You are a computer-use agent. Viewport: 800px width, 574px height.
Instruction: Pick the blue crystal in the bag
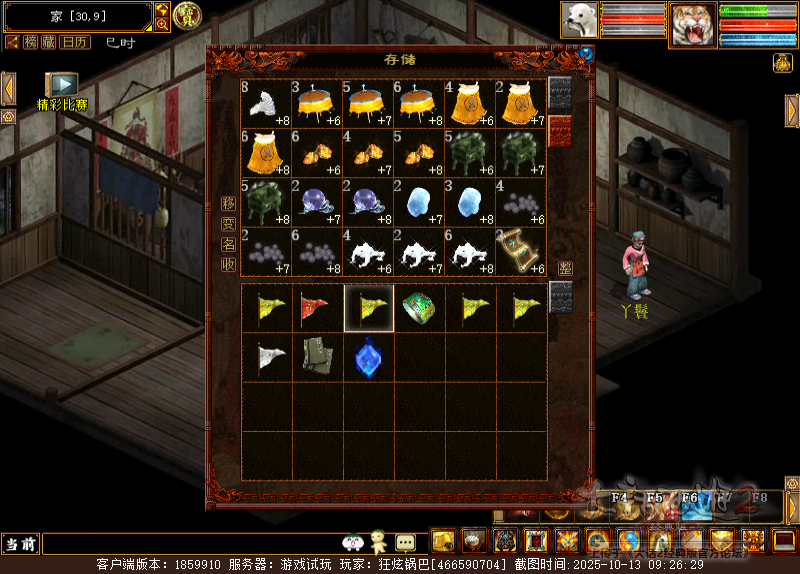point(368,358)
